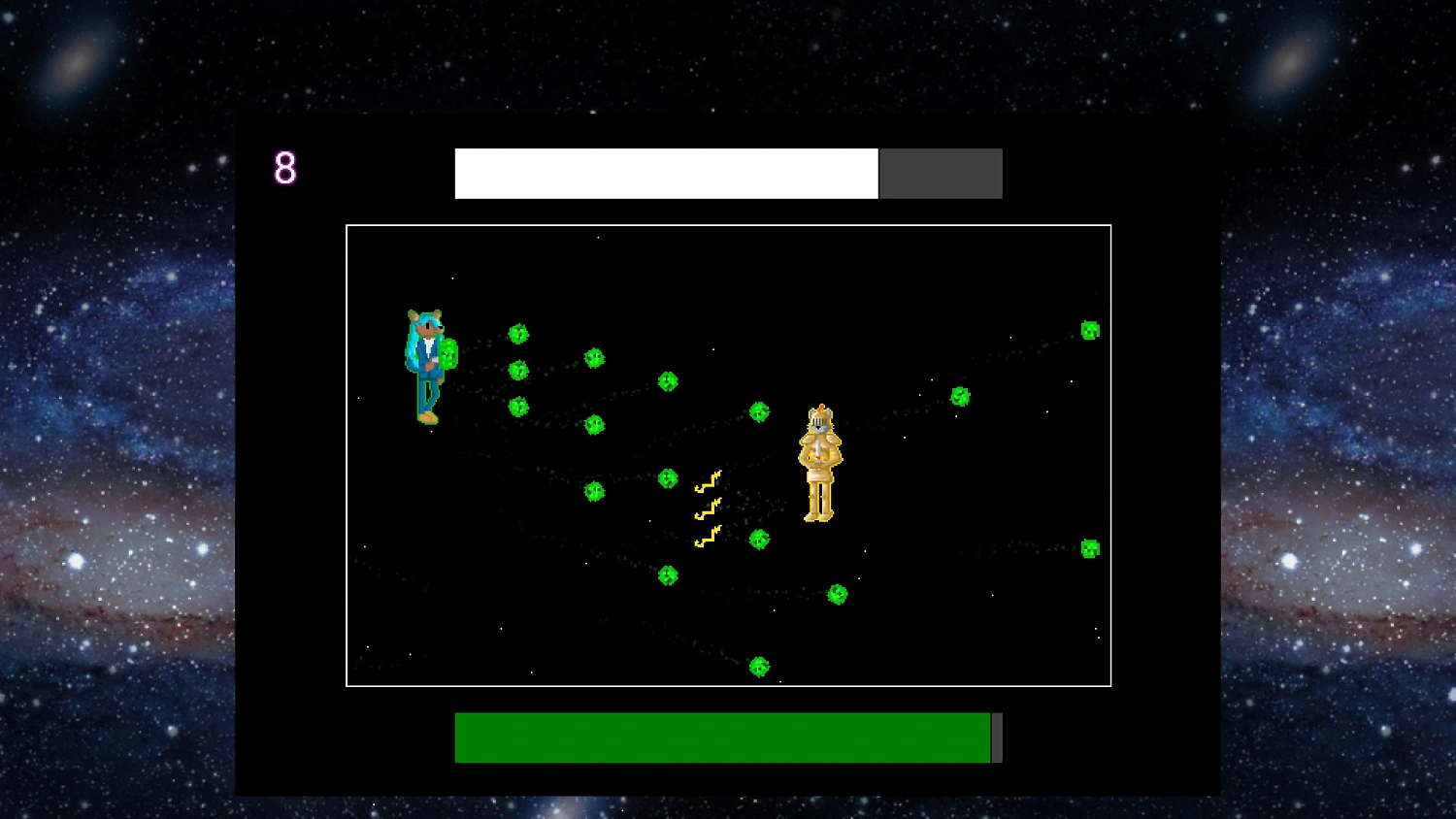This screenshot has width=1456, height=819.
Task: Click the knight's plumed helmet
Action: click(x=818, y=419)
